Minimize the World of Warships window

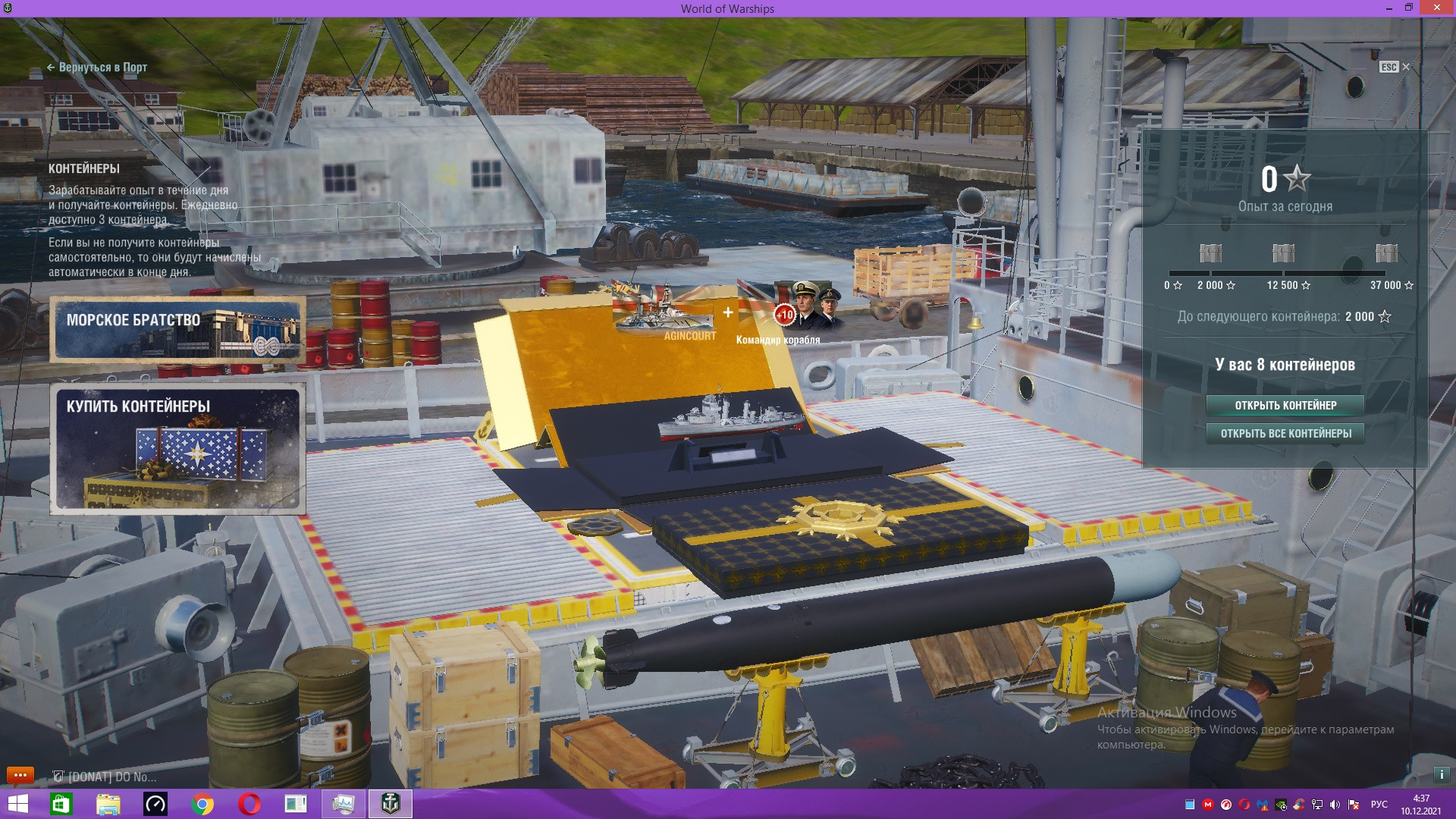click(x=1389, y=8)
